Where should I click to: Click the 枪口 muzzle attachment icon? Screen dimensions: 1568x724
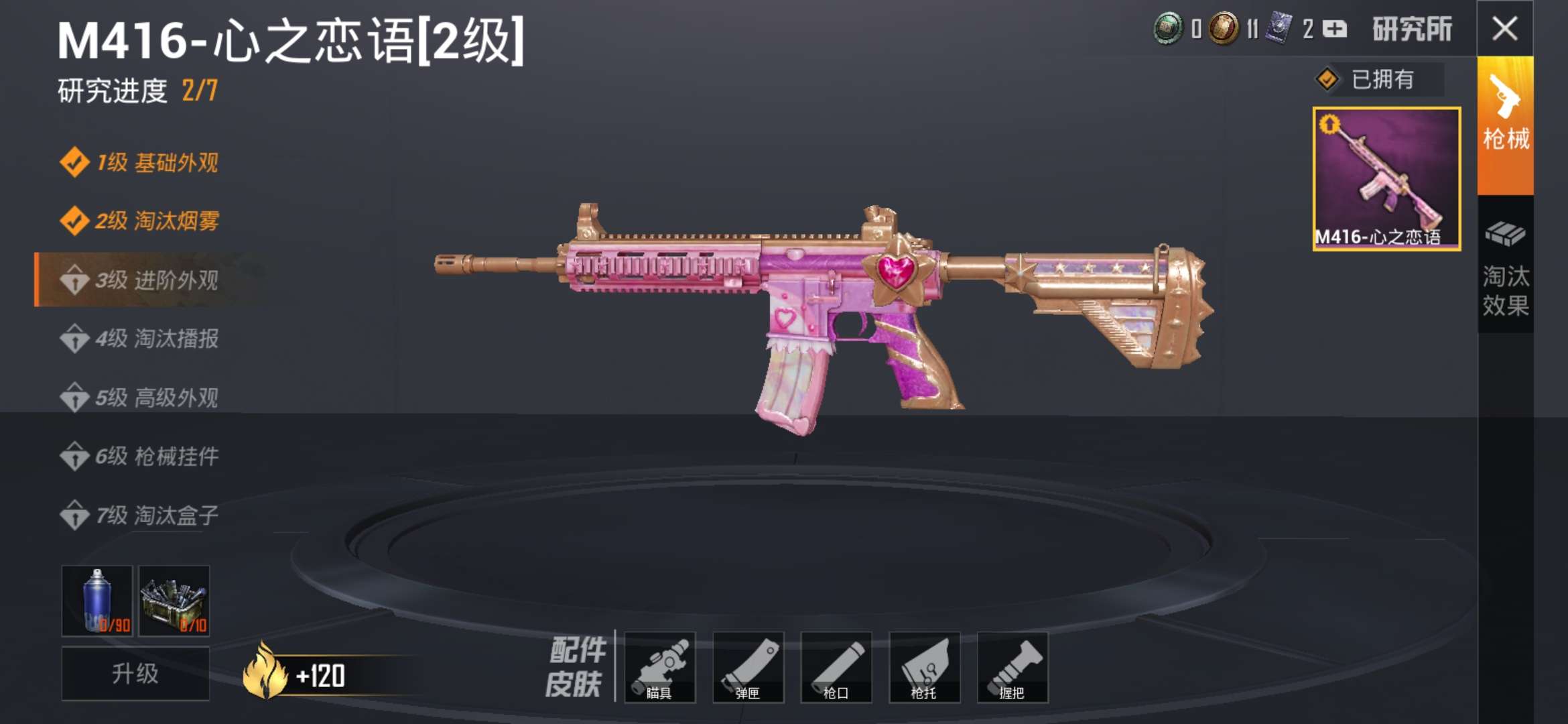tap(836, 668)
